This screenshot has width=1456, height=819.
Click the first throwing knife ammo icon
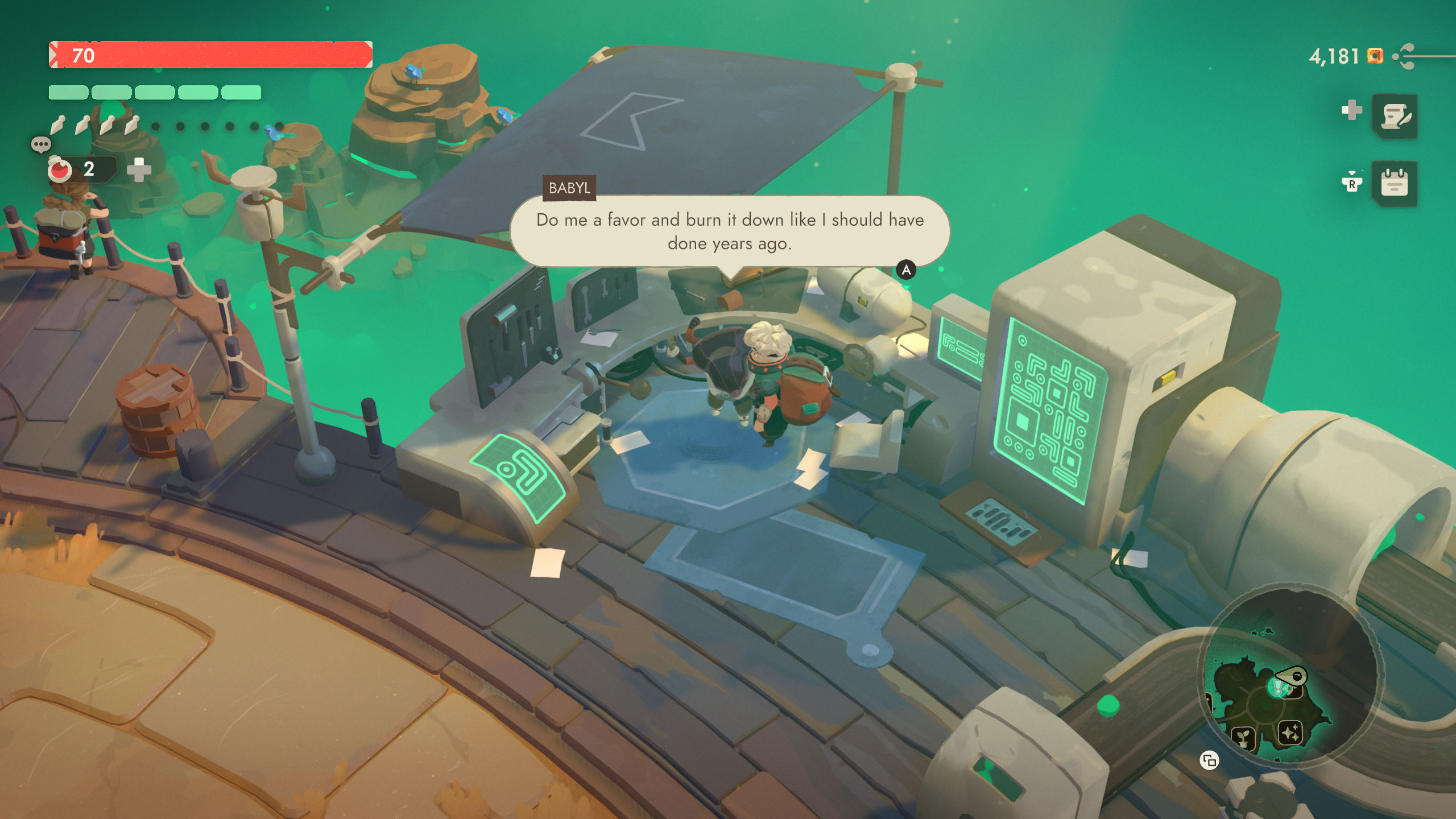coord(57,126)
